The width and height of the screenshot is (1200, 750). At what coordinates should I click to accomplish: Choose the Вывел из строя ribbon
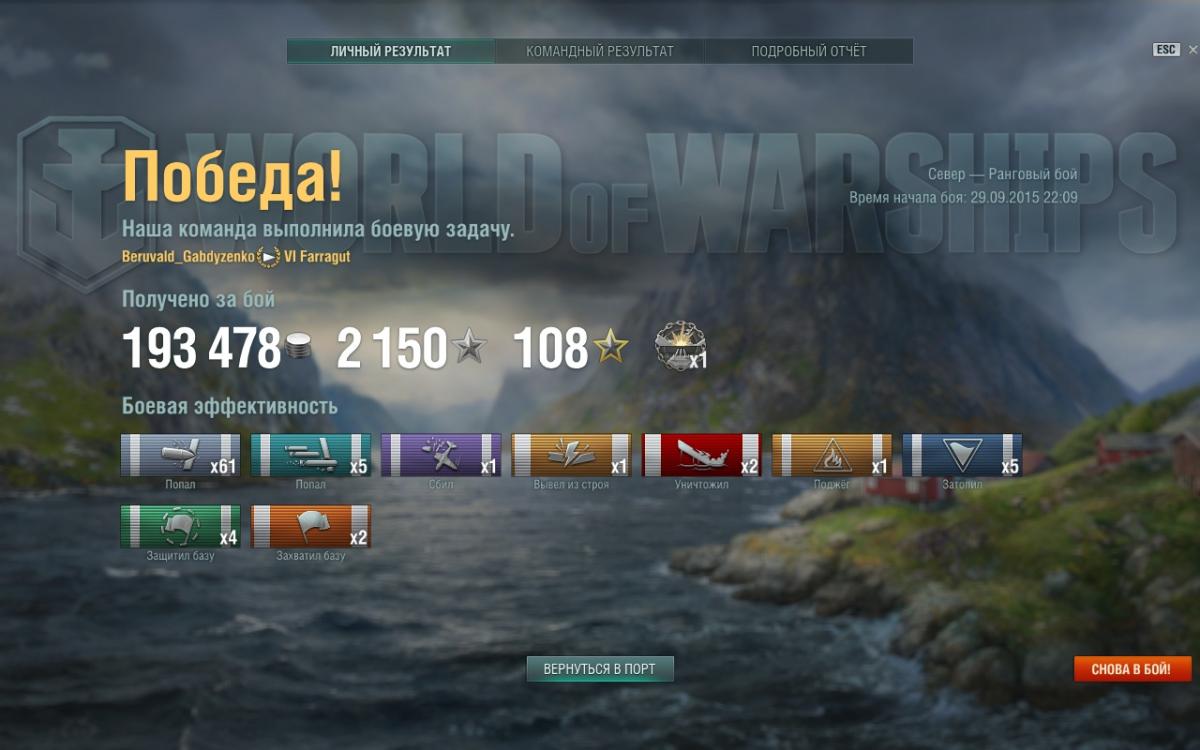click(571, 455)
